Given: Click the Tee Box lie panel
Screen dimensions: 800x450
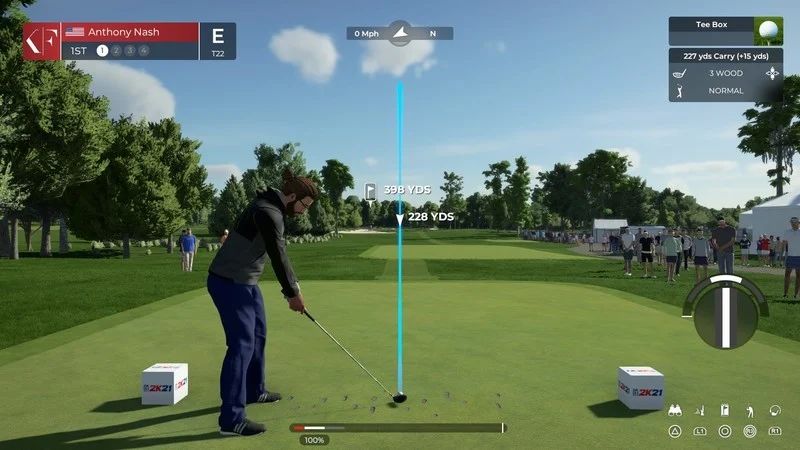Looking at the screenshot, I should coord(725,30).
